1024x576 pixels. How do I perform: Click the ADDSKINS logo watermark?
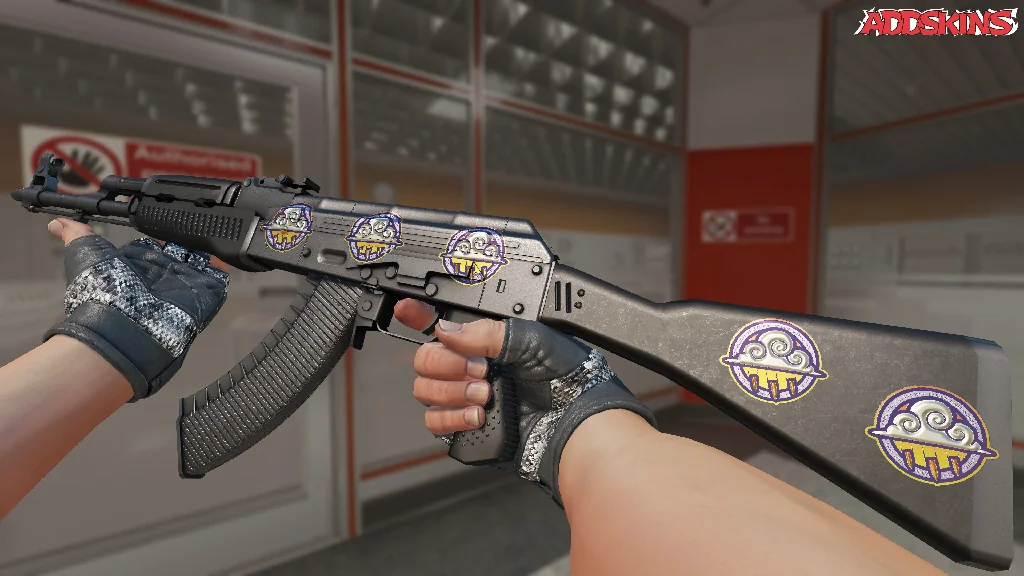point(939,23)
